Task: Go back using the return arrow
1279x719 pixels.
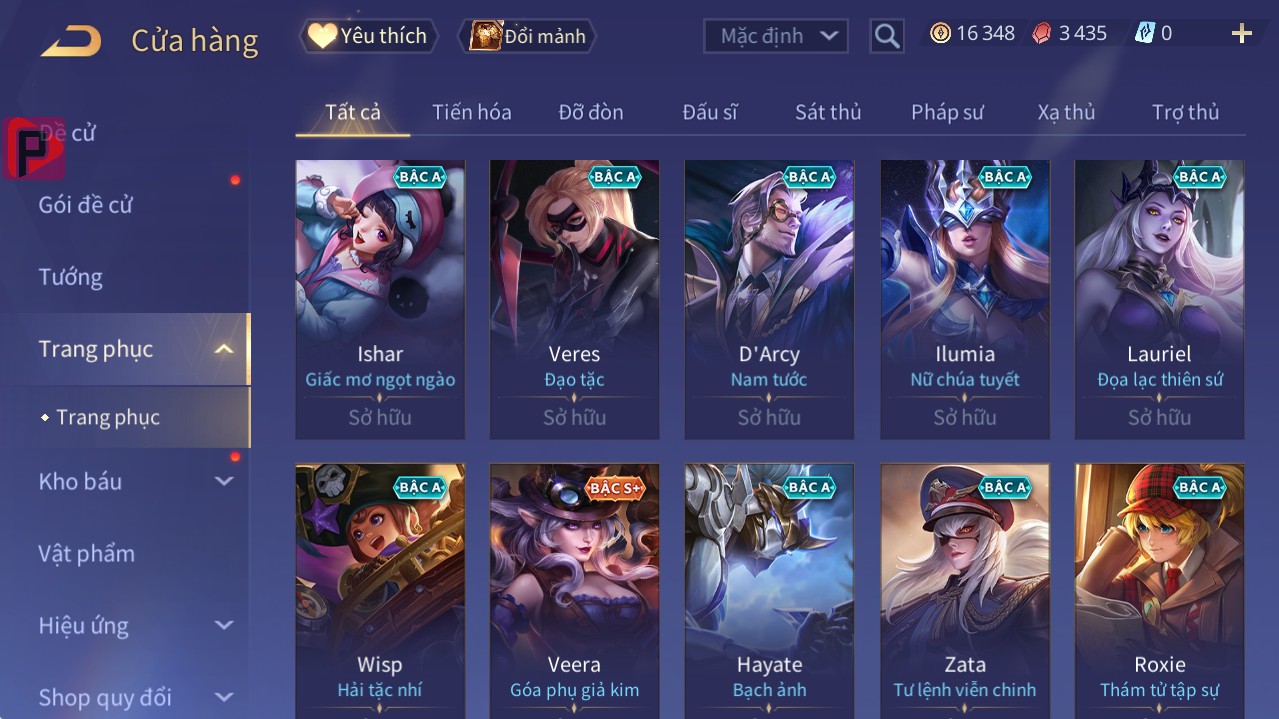Action: coord(71,41)
